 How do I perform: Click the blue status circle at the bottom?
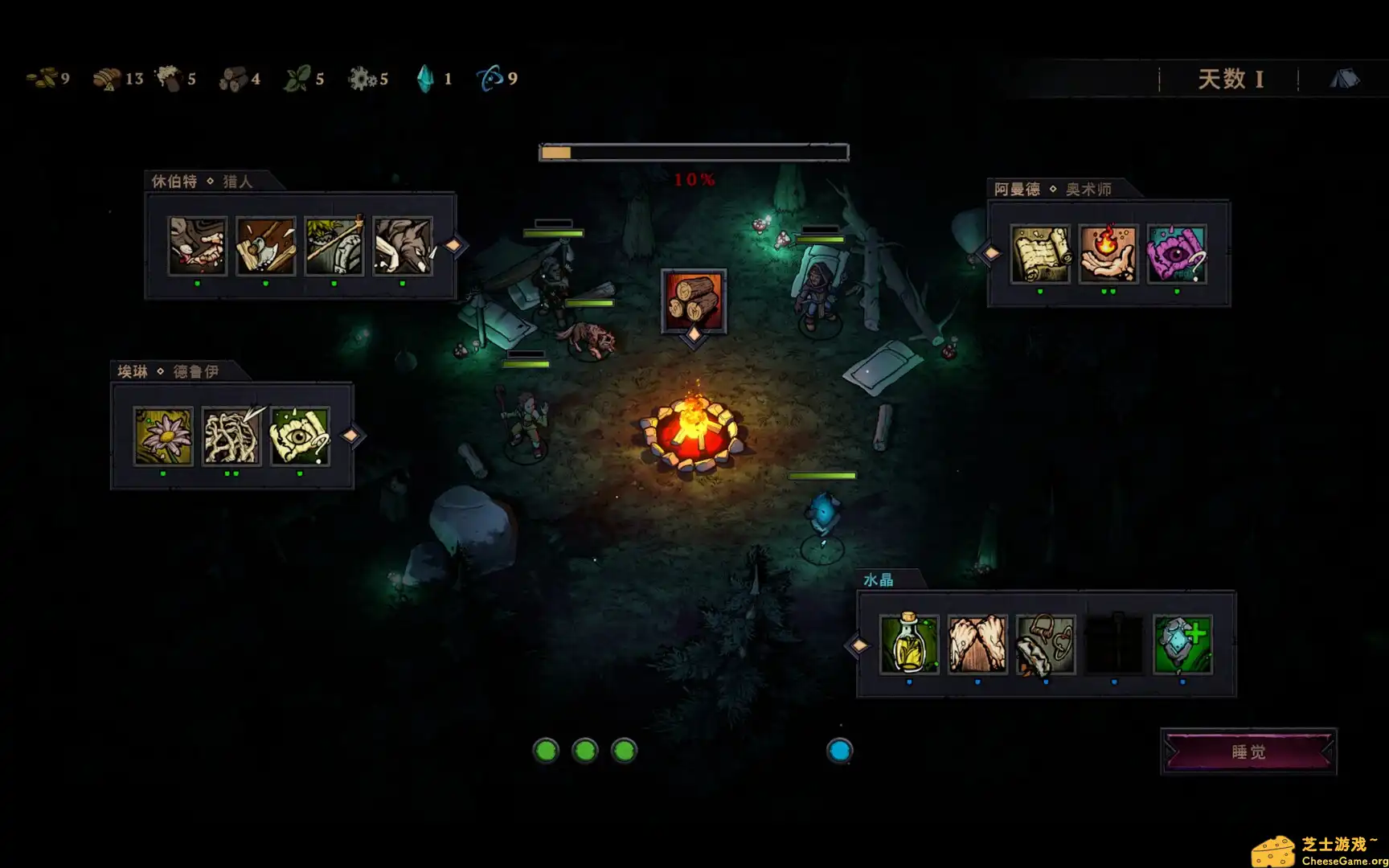point(841,751)
